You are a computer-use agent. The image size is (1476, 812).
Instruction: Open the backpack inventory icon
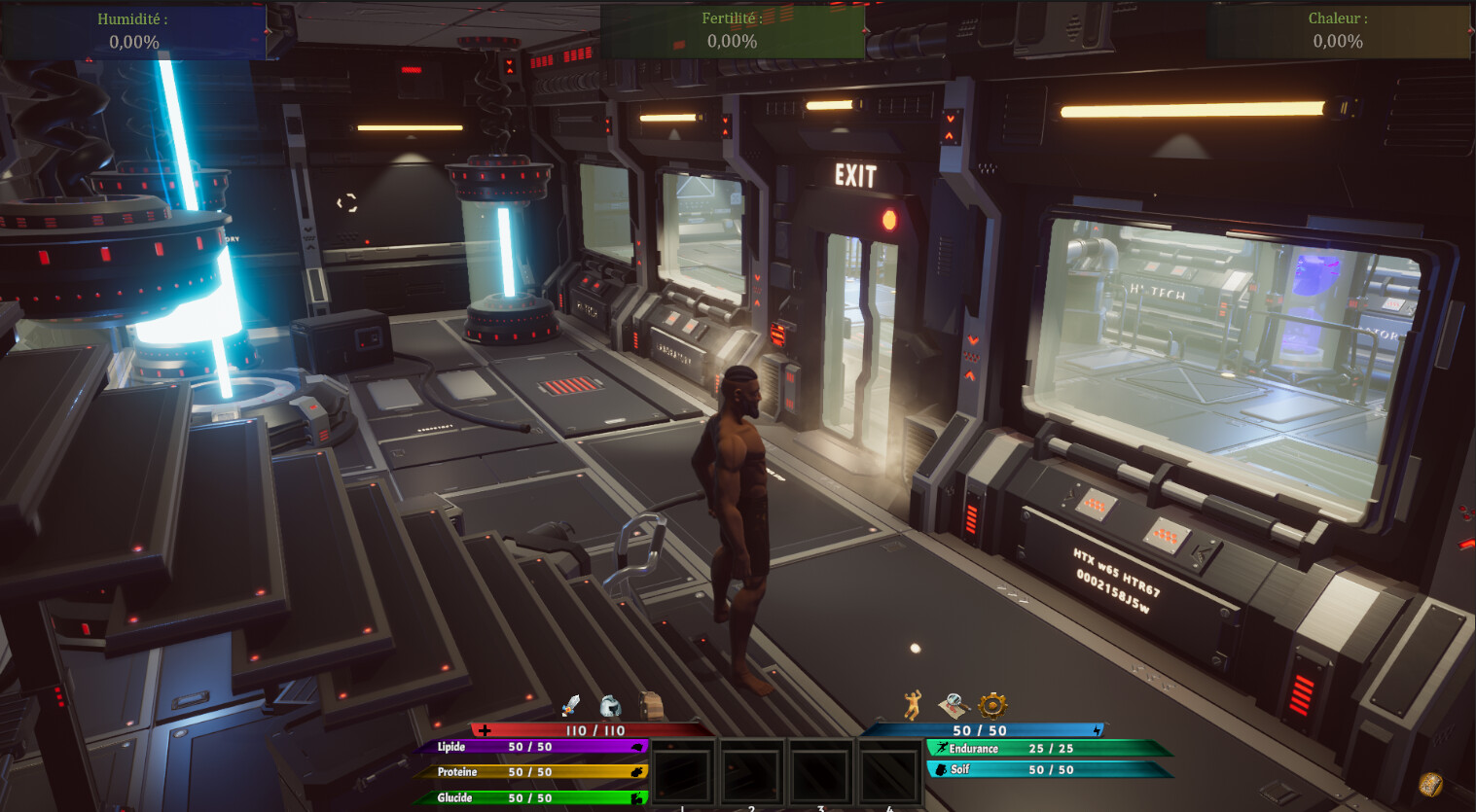[x=651, y=705]
